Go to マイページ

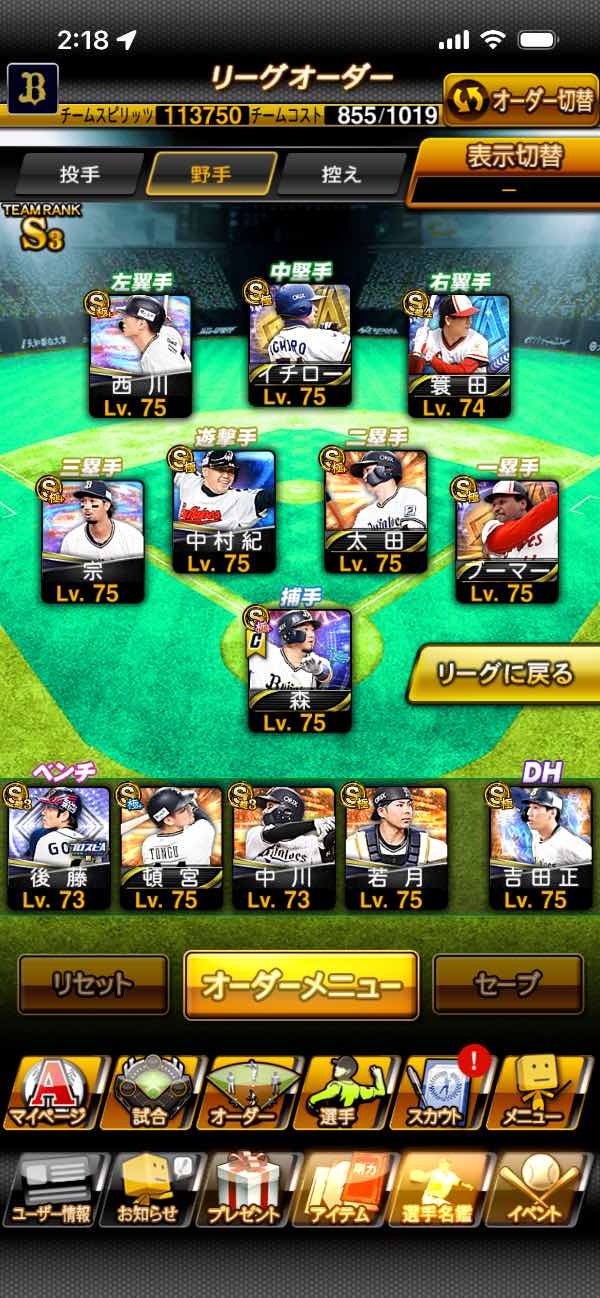click(x=51, y=1093)
